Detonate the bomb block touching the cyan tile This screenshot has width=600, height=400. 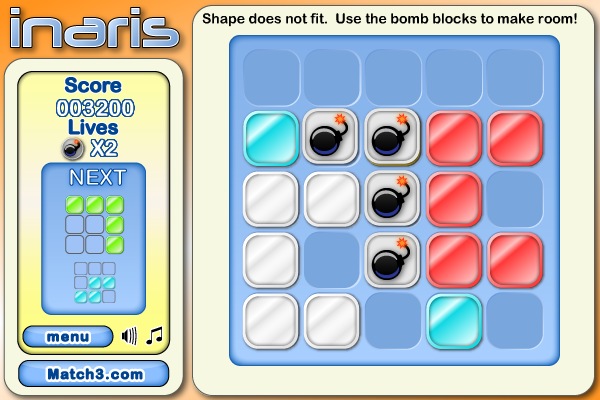tap(332, 136)
